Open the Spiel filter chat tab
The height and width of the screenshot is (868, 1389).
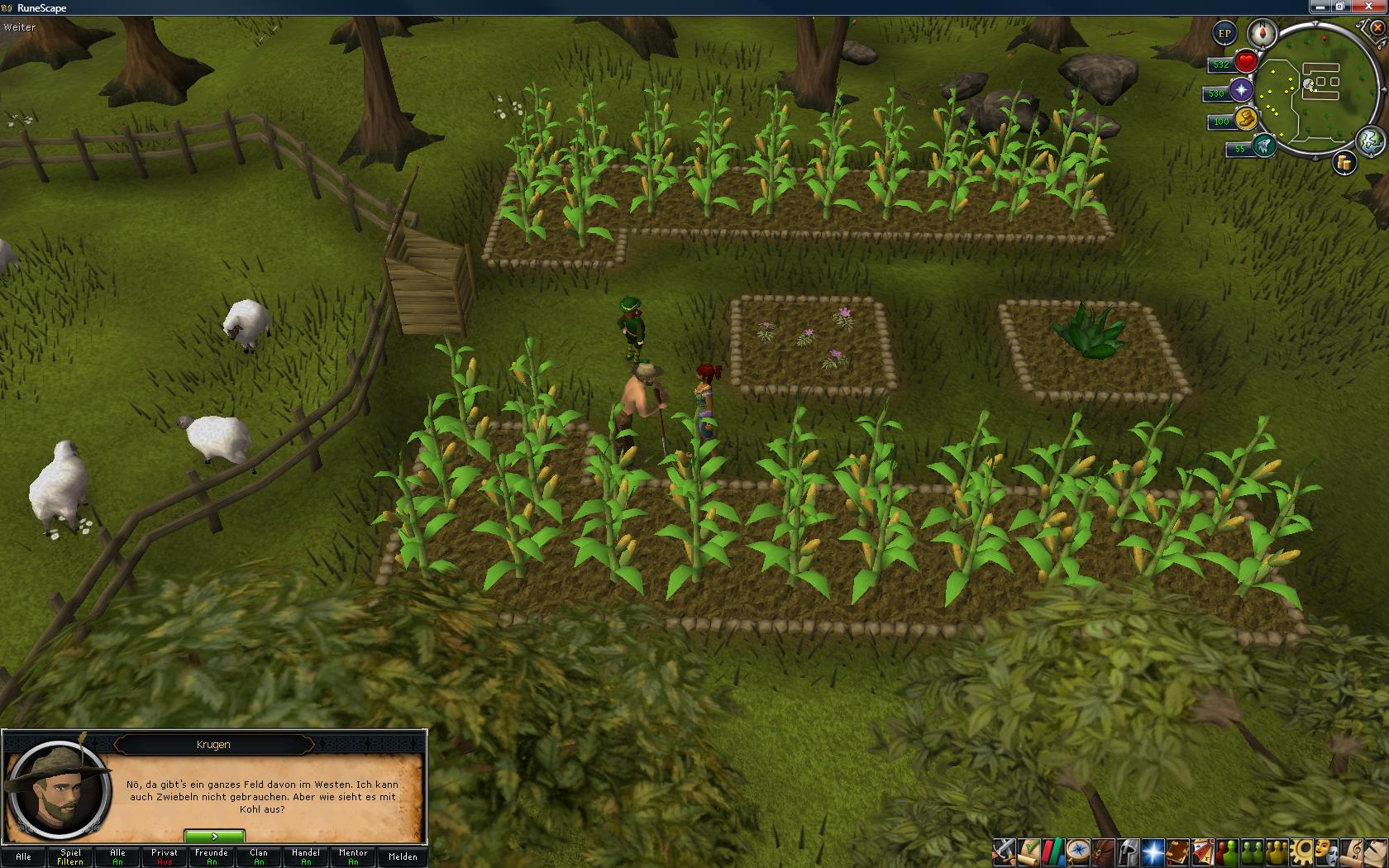[x=70, y=856]
